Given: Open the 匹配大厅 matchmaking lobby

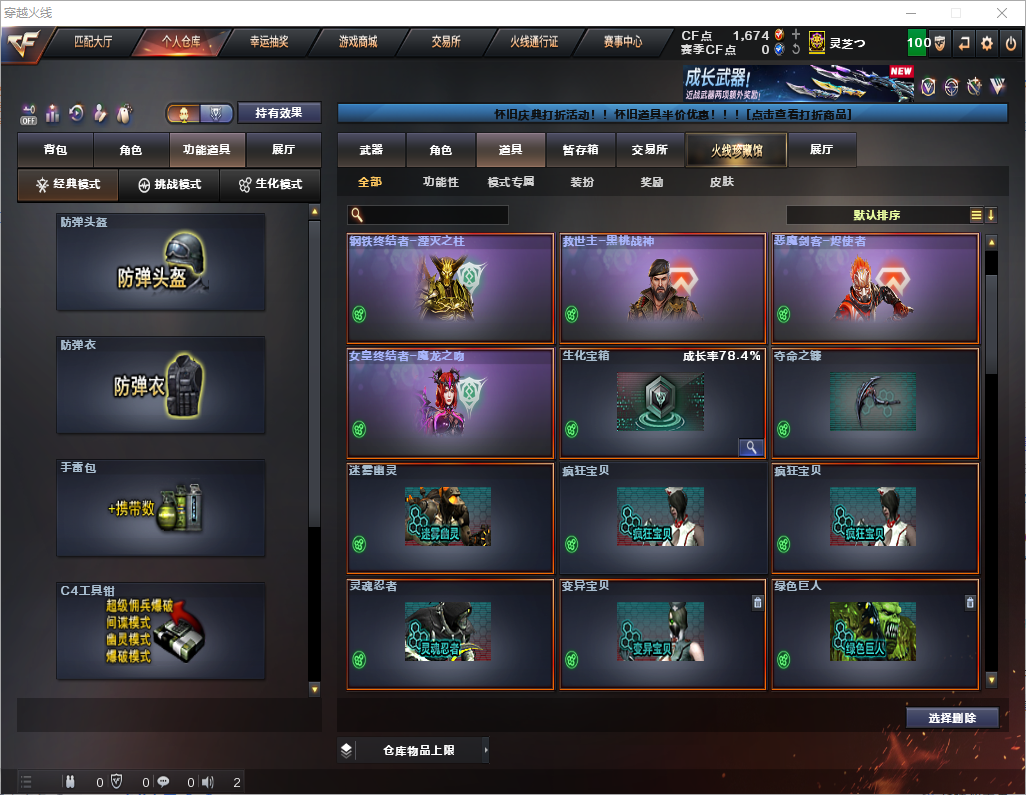Looking at the screenshot, I should click(x=93, y=42).
